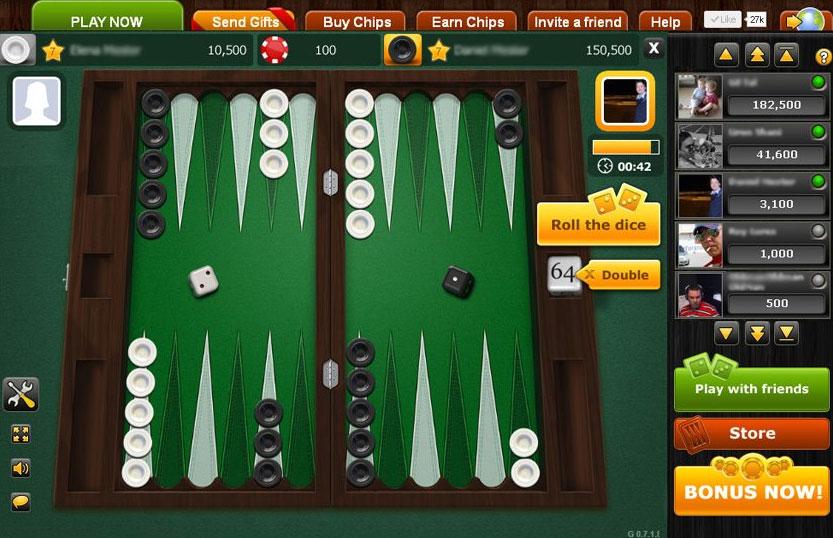Screen dimensions: 833x538
Task: Offer a Double to the opponent
Action: tap(622, 275)
